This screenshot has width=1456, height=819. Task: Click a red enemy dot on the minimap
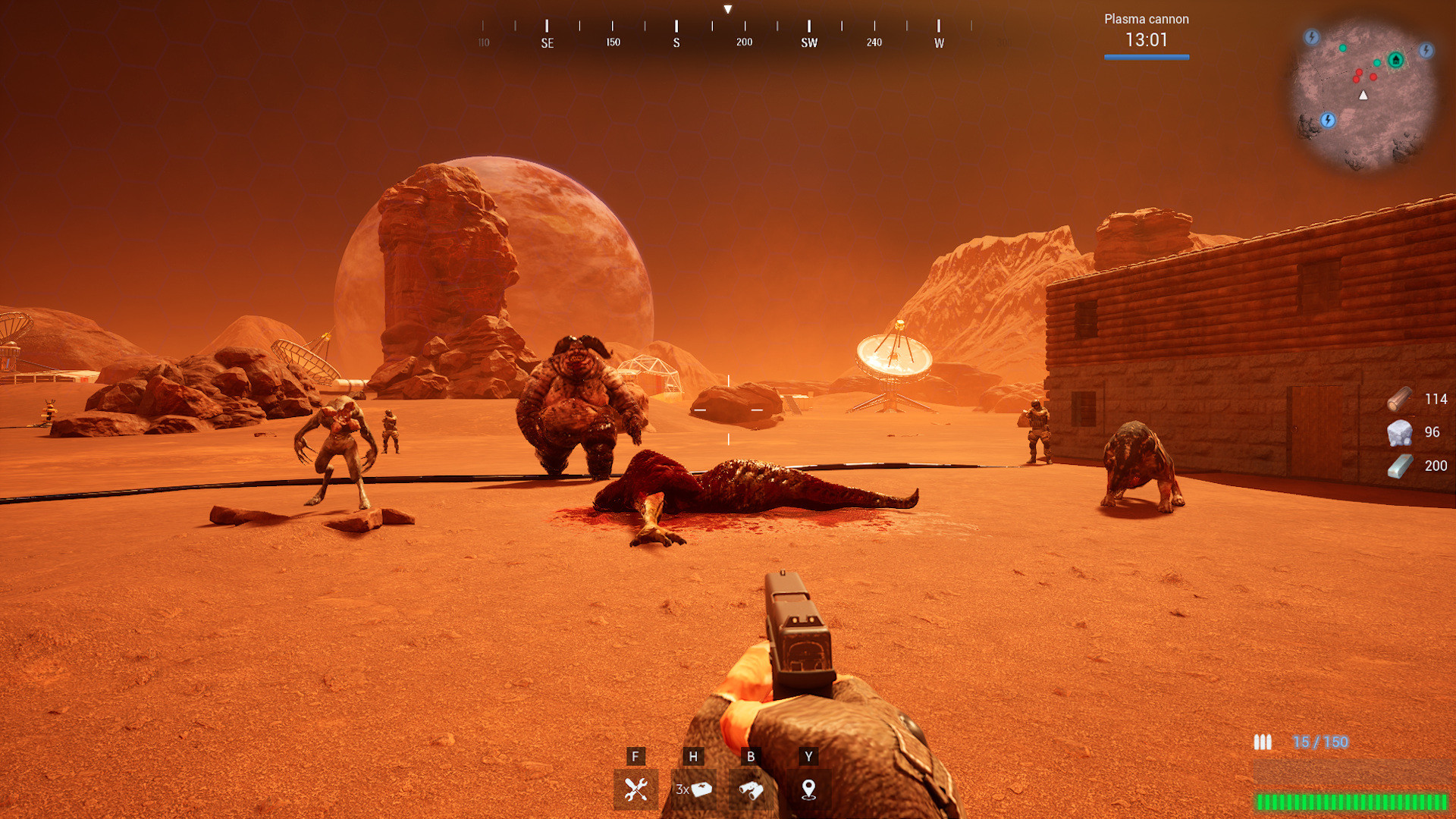(1359, 72)
